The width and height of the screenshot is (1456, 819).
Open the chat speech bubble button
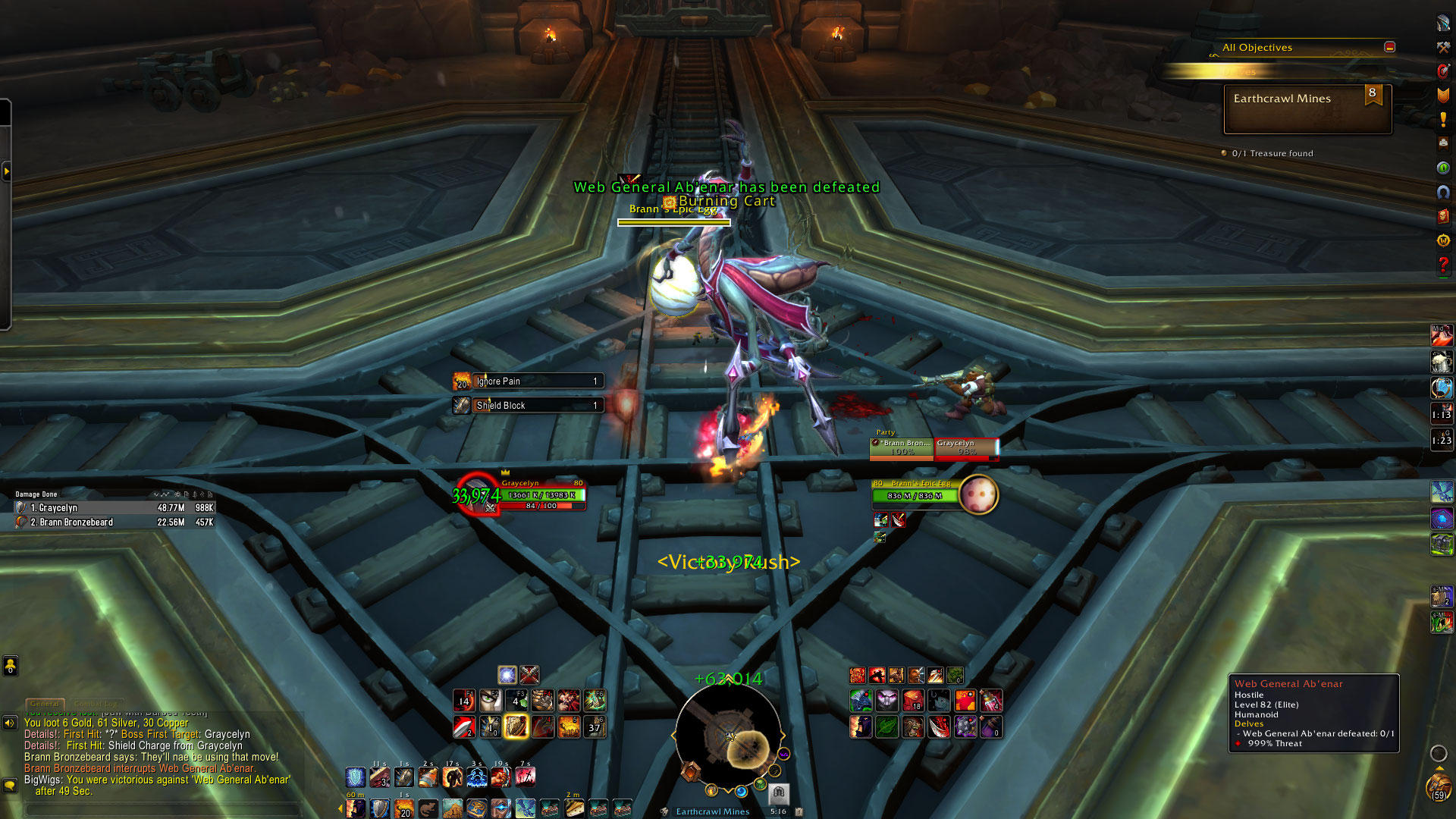(10, 785)
